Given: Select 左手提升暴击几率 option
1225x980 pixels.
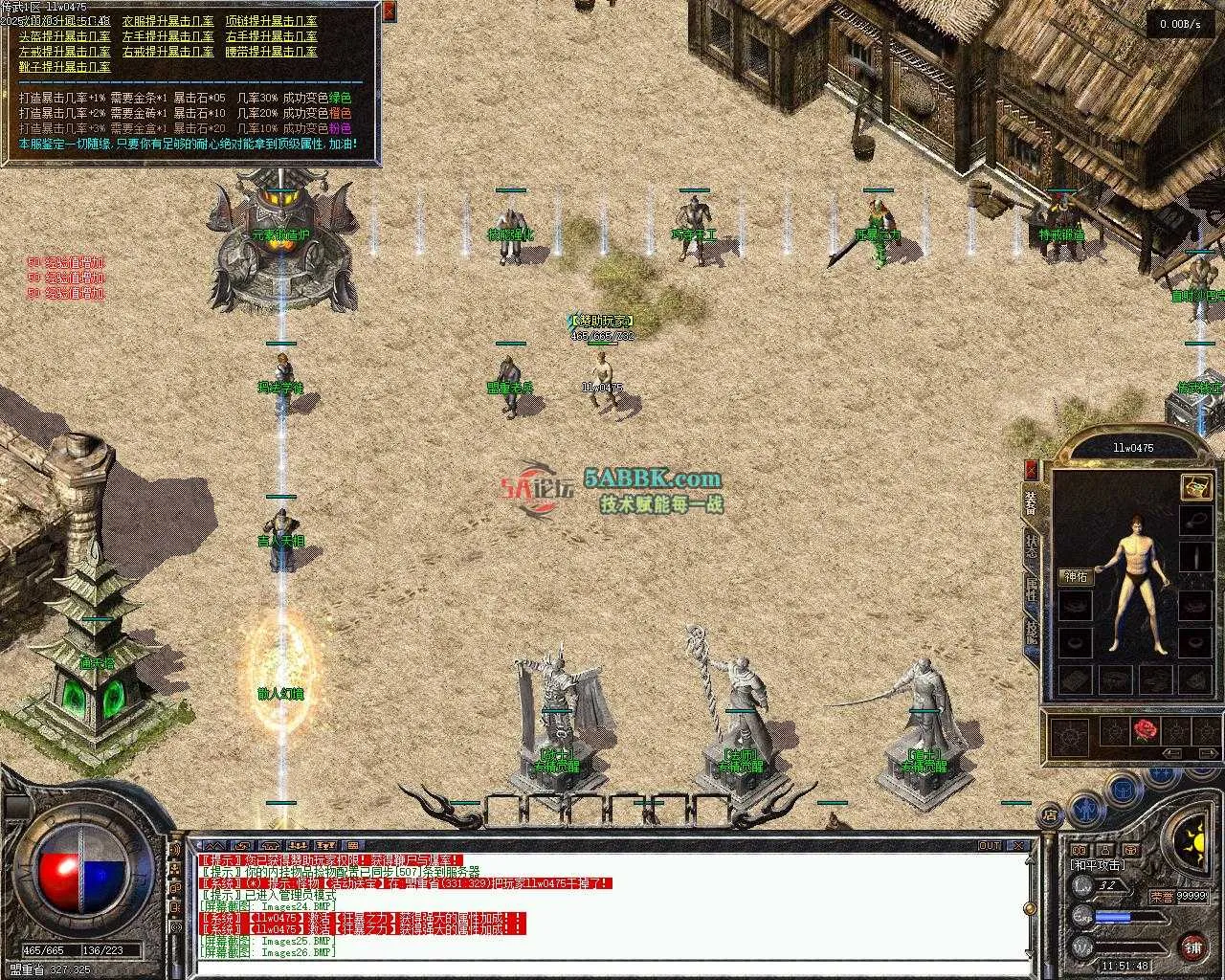Looking at the screenshot, I should coord(167,36).
